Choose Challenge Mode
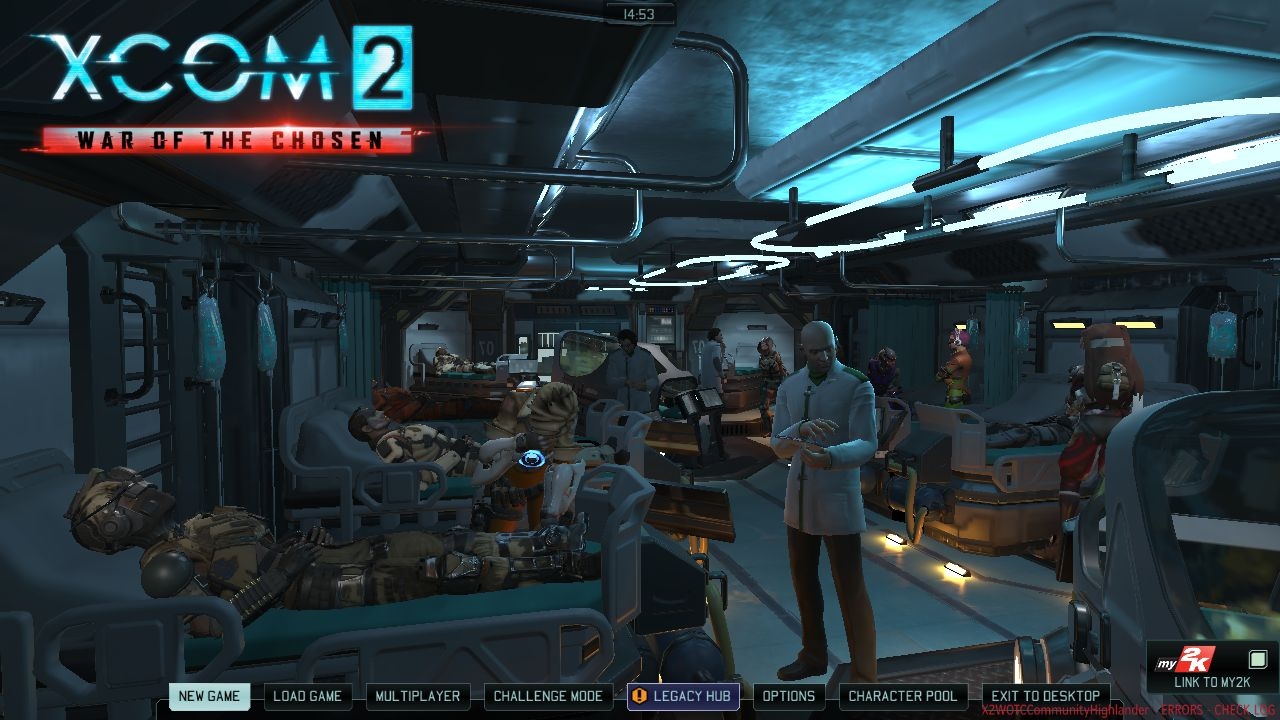1280x720 pixels. (x=548, y=696)
